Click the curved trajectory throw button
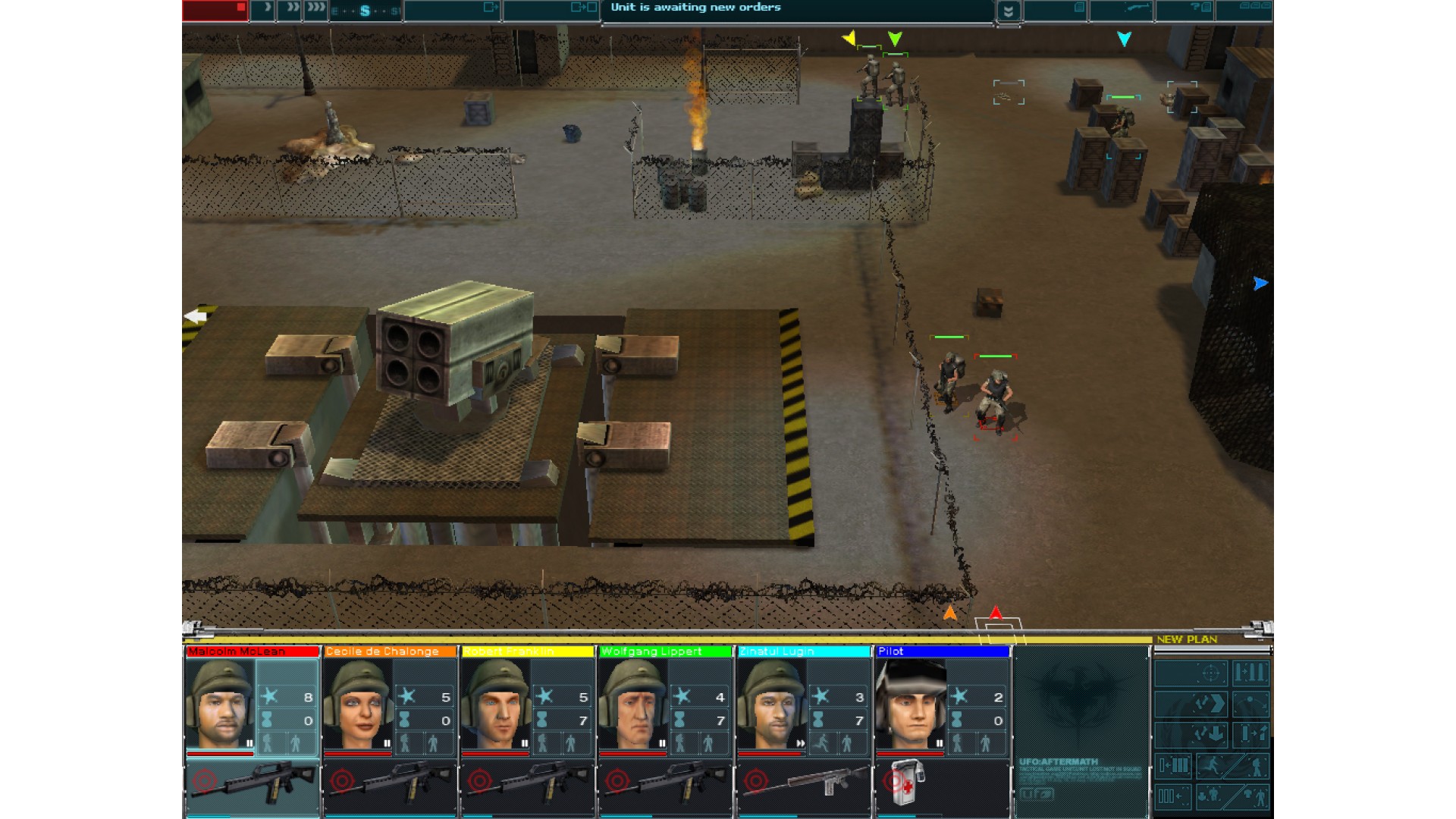 tap(1250, 704)
